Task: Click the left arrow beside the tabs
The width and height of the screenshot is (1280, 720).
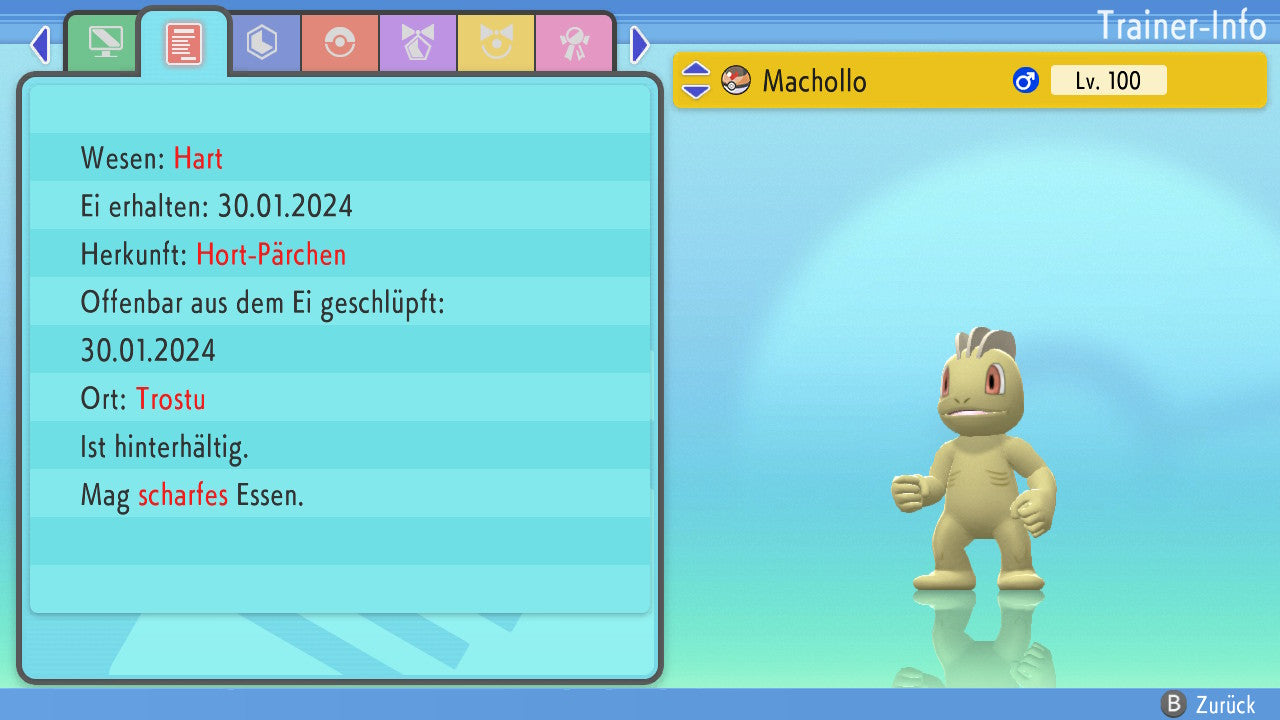Action: click(x=40, y=45)
